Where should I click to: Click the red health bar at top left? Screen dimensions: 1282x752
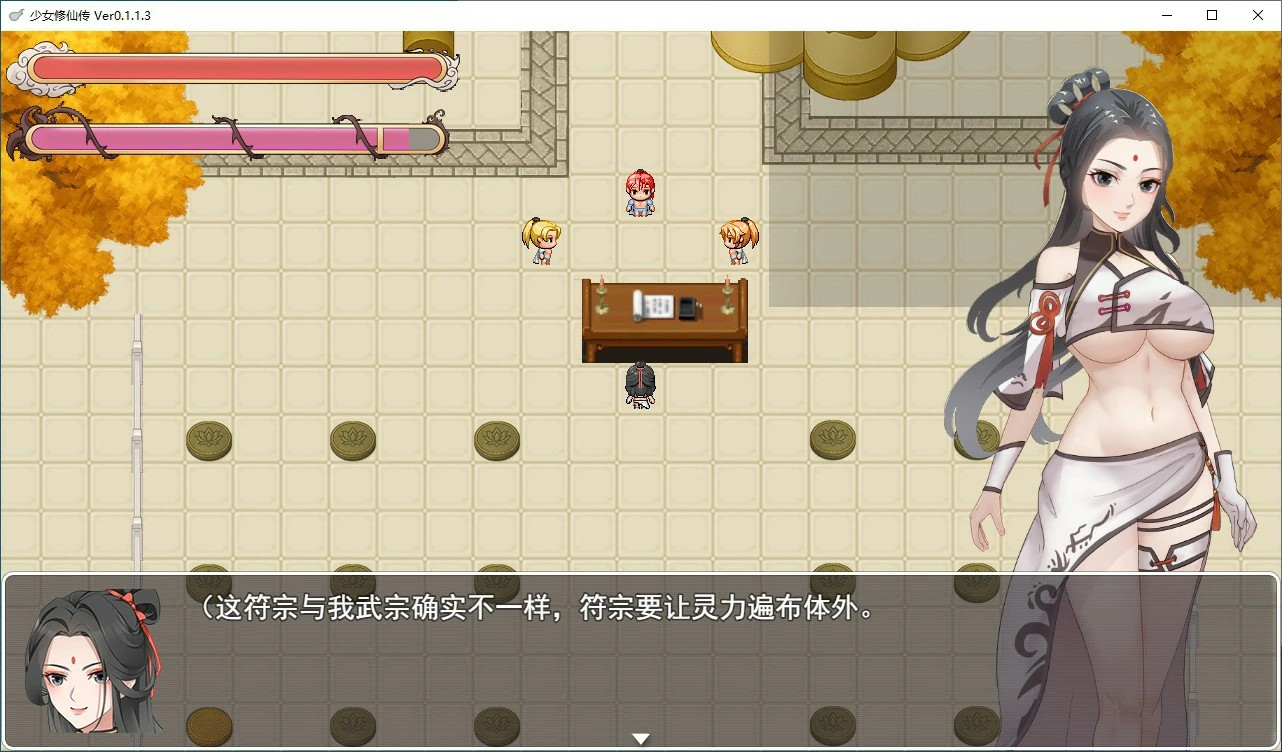coord(235,65)
